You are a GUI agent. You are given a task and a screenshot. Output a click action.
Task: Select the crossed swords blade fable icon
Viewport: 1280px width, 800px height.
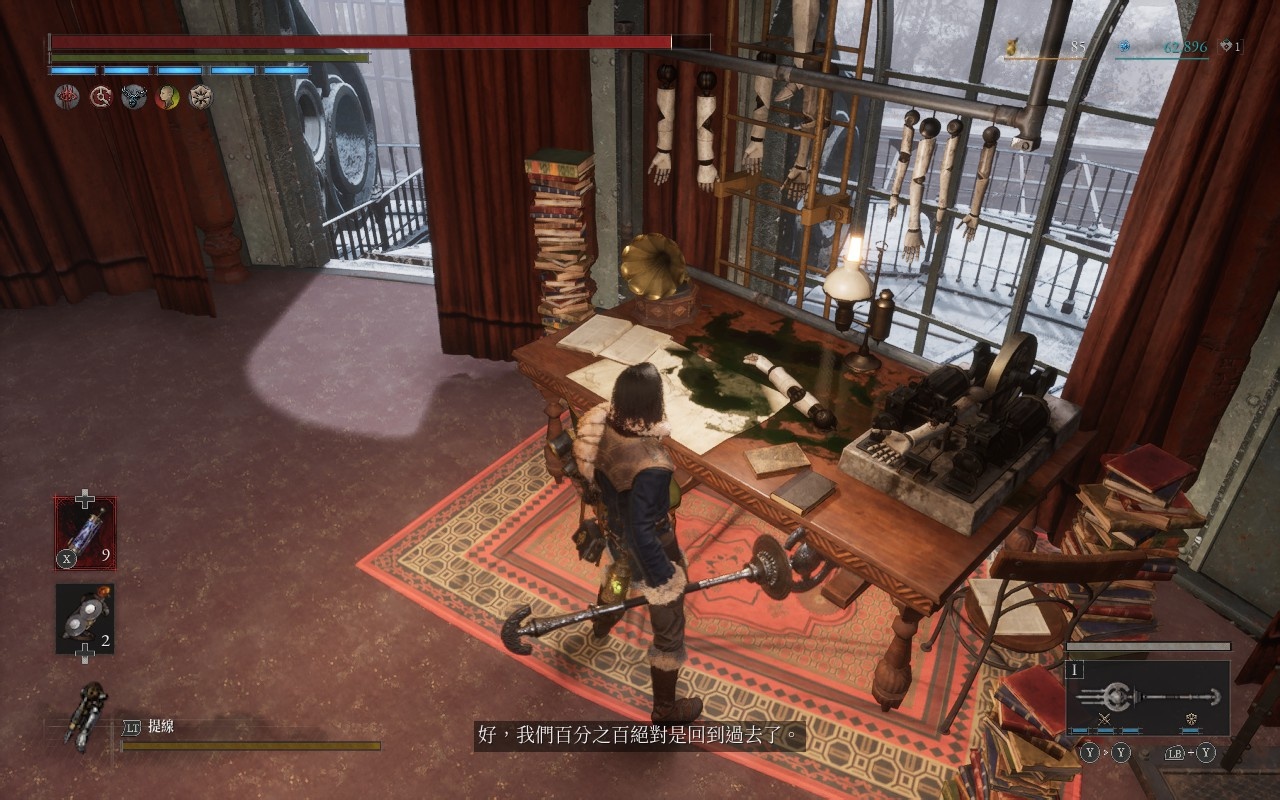pos(1105,719)
